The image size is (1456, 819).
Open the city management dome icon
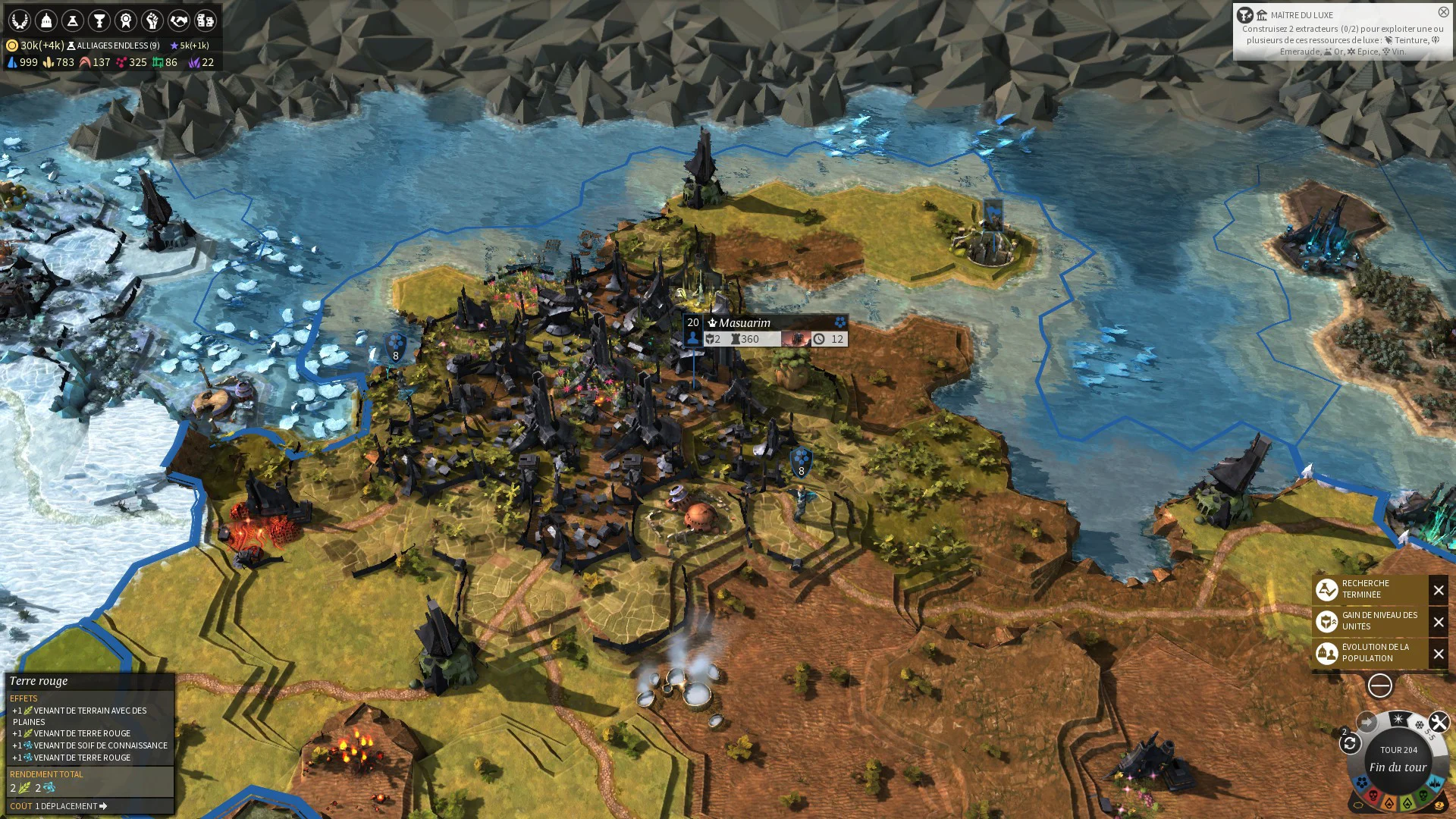tap(46, 20)
